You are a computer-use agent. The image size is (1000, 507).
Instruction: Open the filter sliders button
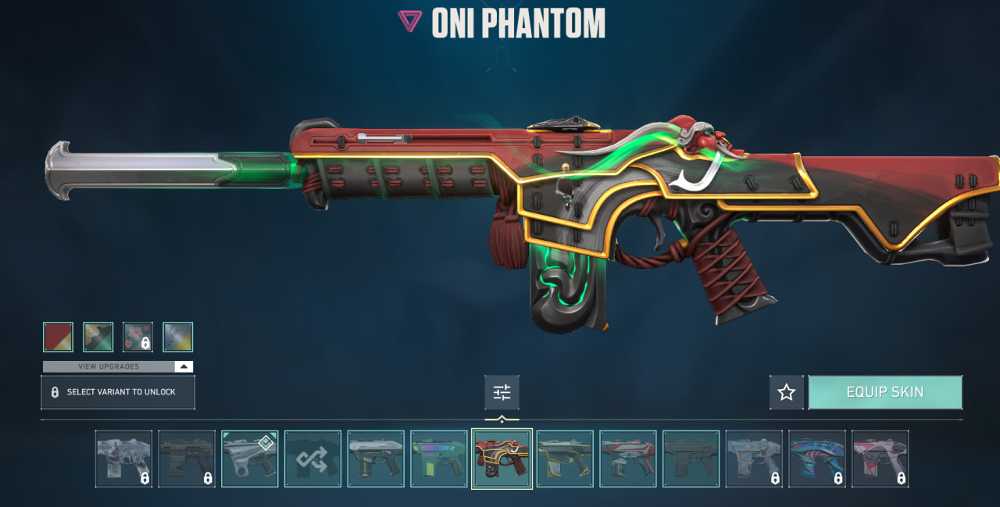coord(501,392)
